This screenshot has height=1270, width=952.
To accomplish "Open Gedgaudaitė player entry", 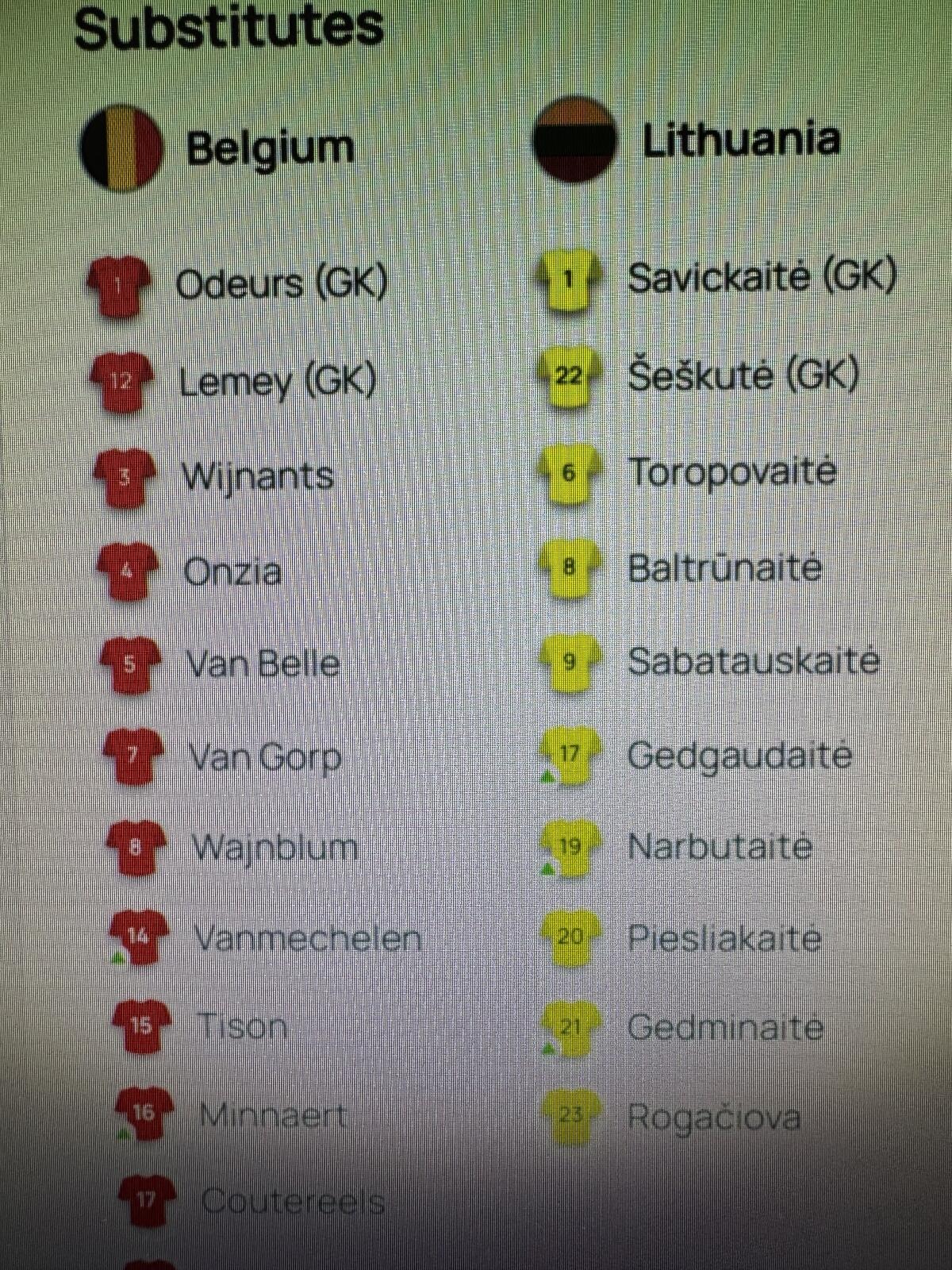I will (x=739, y=755).
